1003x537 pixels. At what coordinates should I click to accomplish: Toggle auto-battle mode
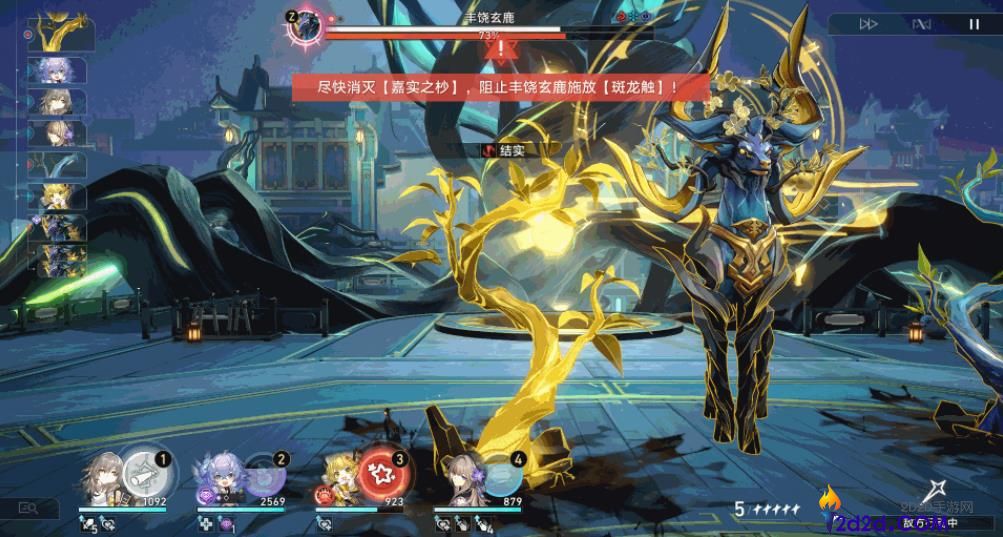[x=922, y=24]
